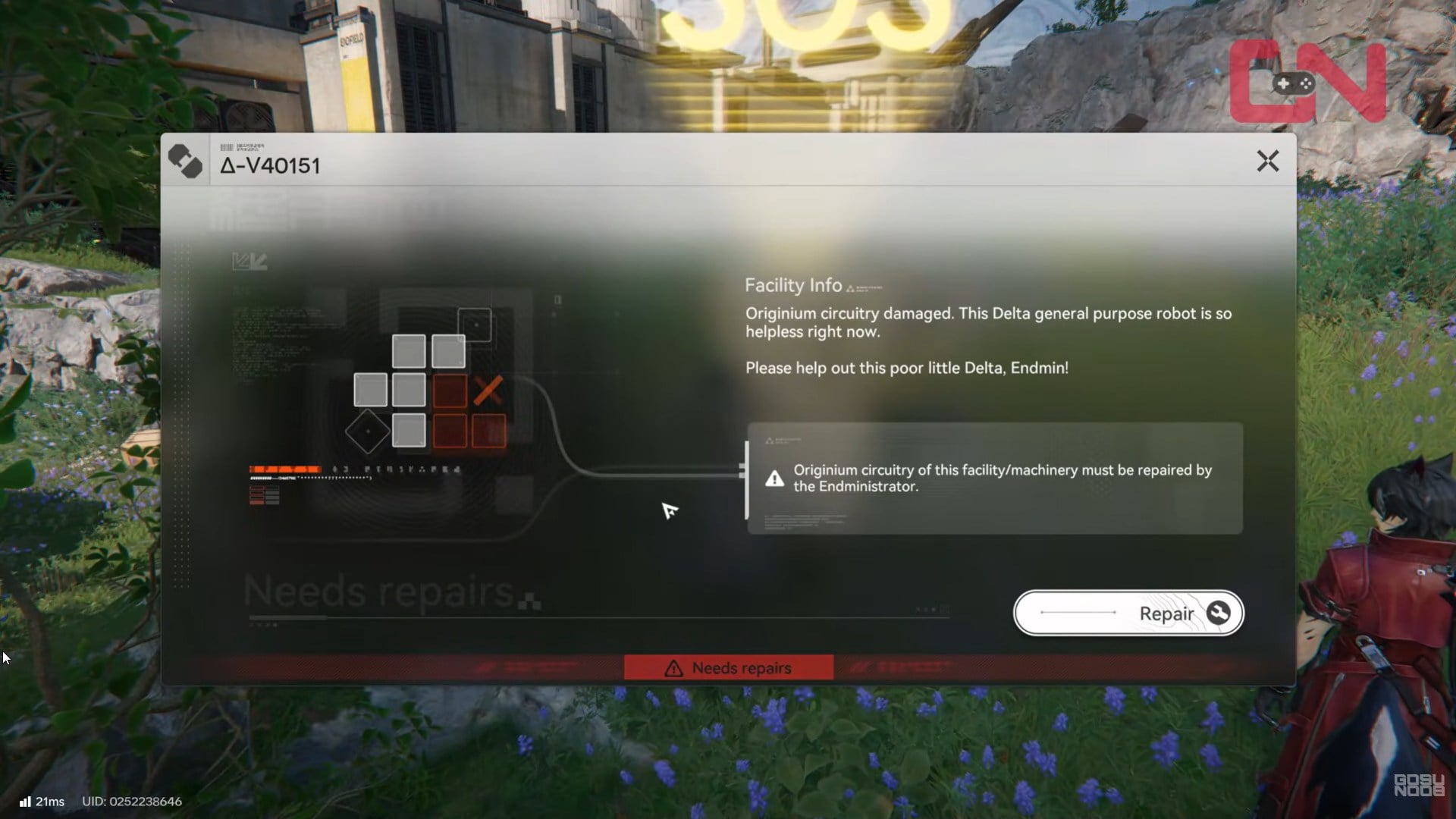
Task: Toggle the lower-left gray circuit square
Action: 409,430
